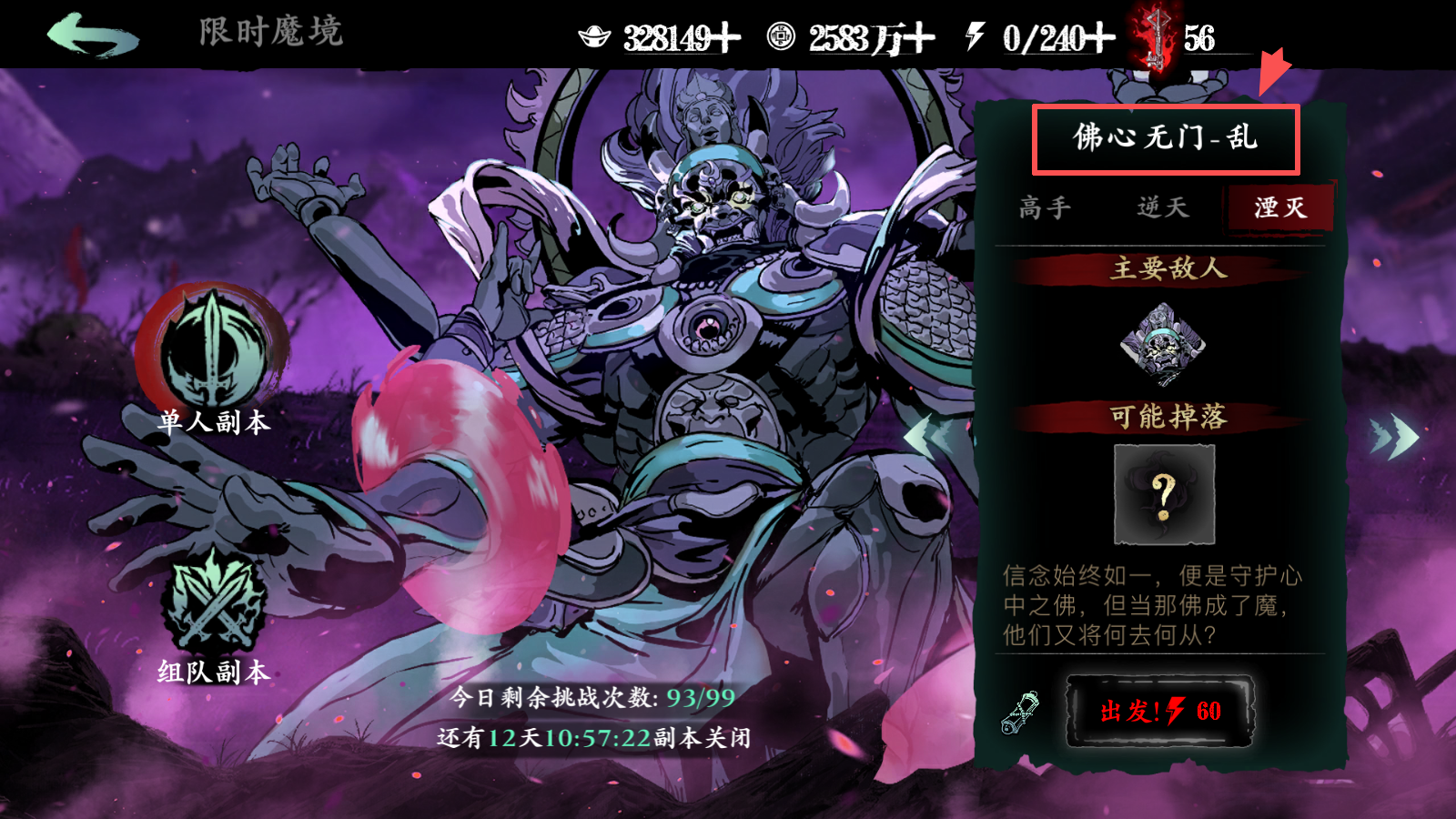Viewport: 1456px width, 819px height.
Task: Select the 高手 difficulty tab
Action: pos(1044,207)
